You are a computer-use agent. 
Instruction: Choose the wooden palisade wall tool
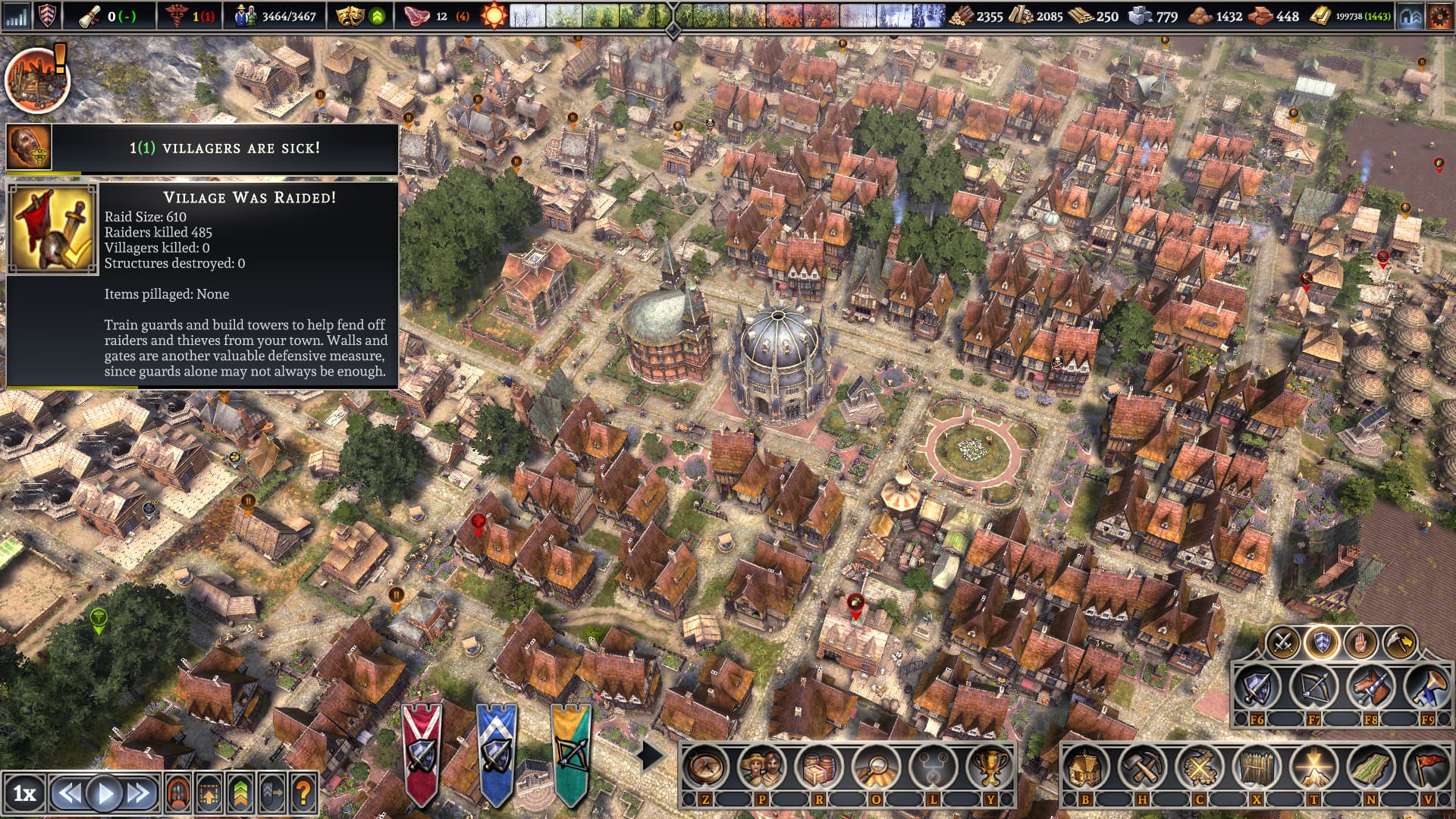pyautogui.click(x=1256, y=767)
